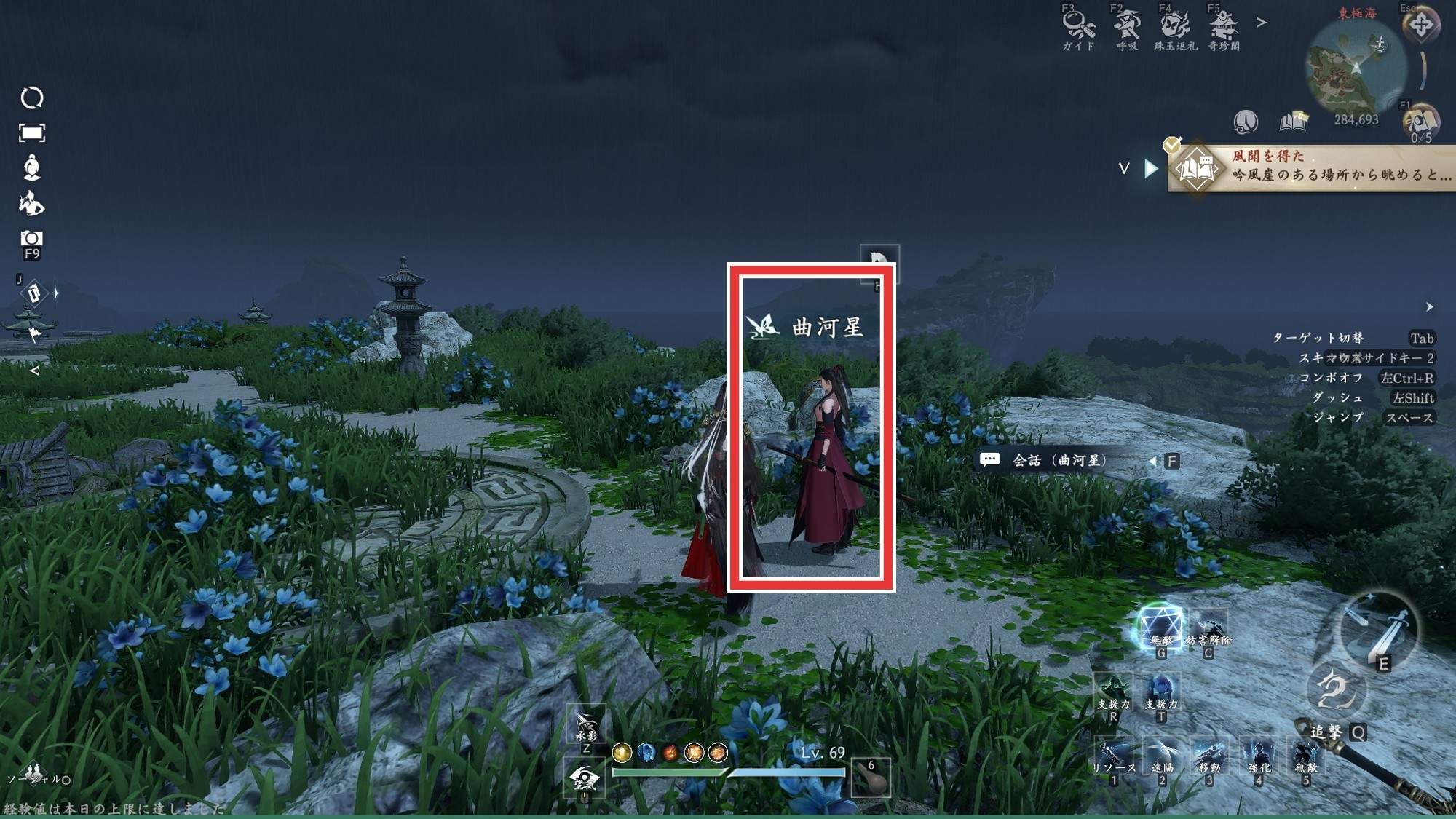Activate the 強化 buff skill
Screen dimensions: 1456x819
[x=1259, y=757]
